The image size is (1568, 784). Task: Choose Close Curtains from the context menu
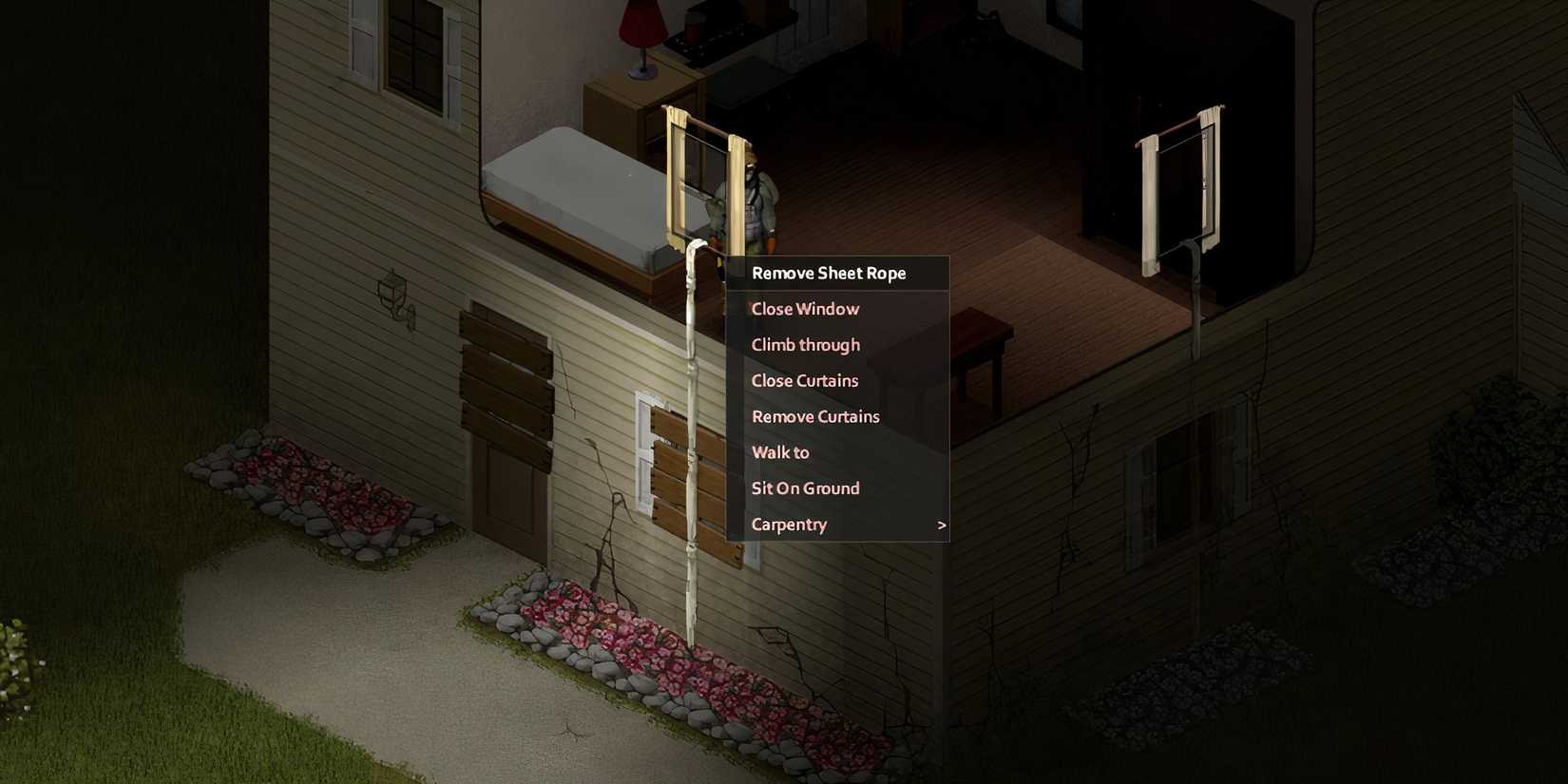tap(803, 380)
